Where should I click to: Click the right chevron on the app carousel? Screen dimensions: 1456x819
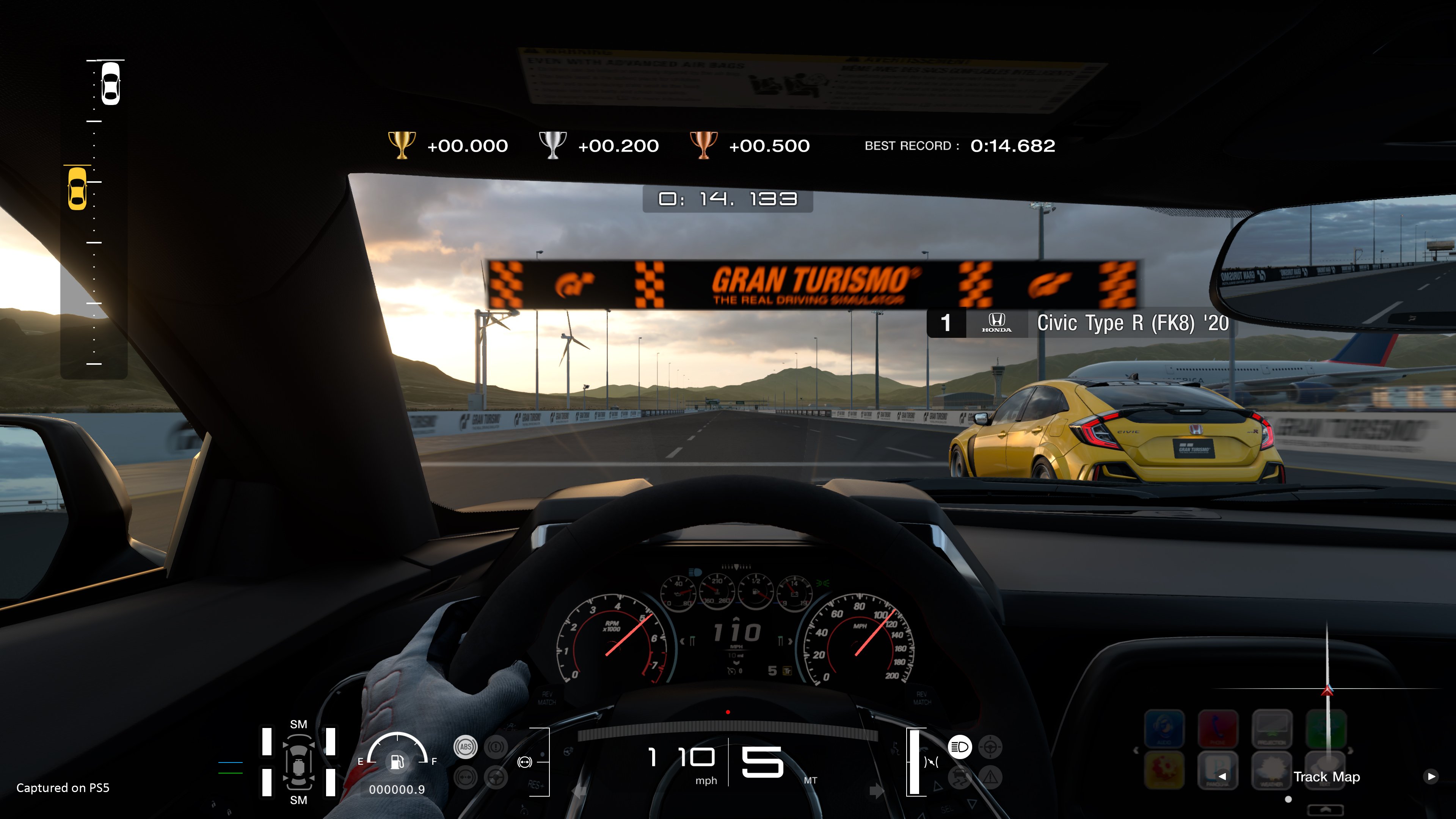point(1350,751)
